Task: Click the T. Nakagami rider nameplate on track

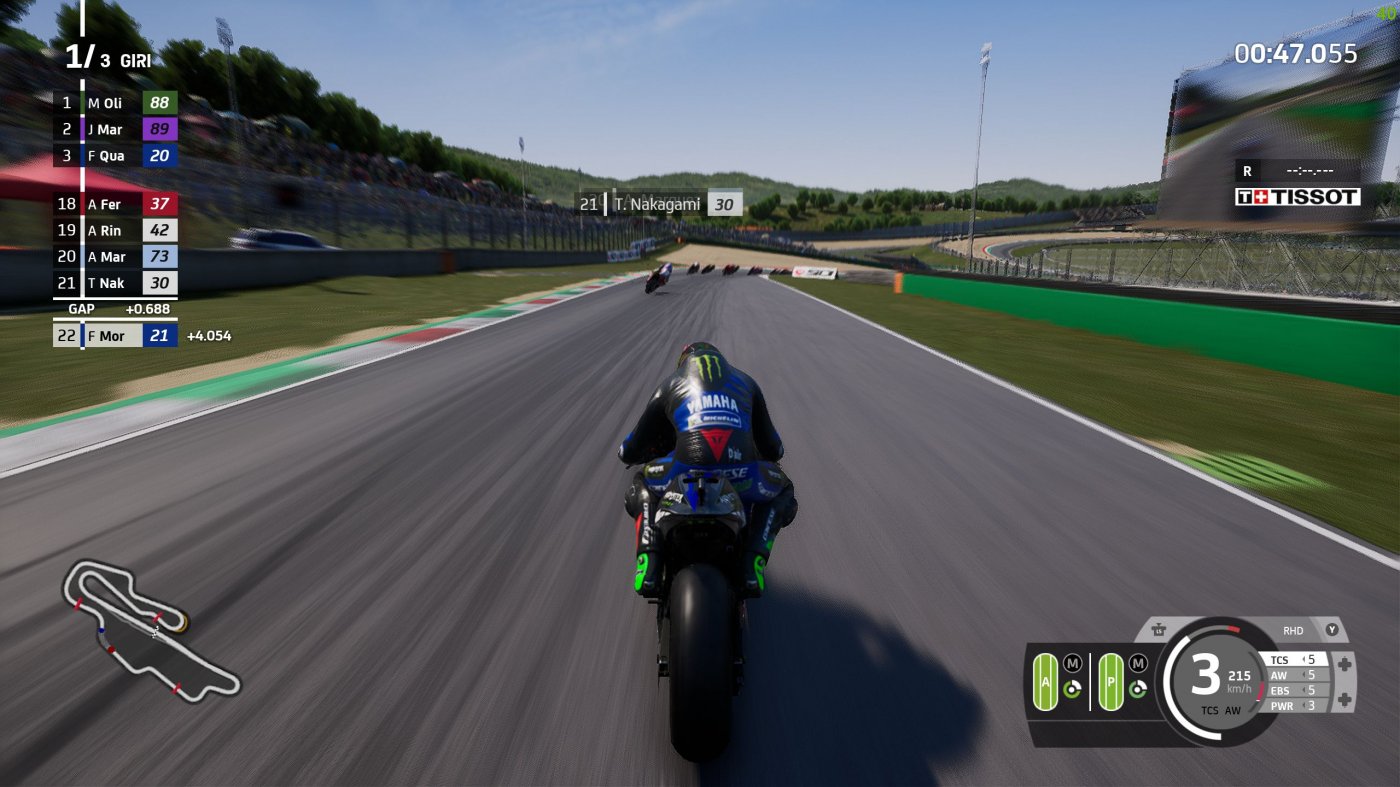Action: 660,202
